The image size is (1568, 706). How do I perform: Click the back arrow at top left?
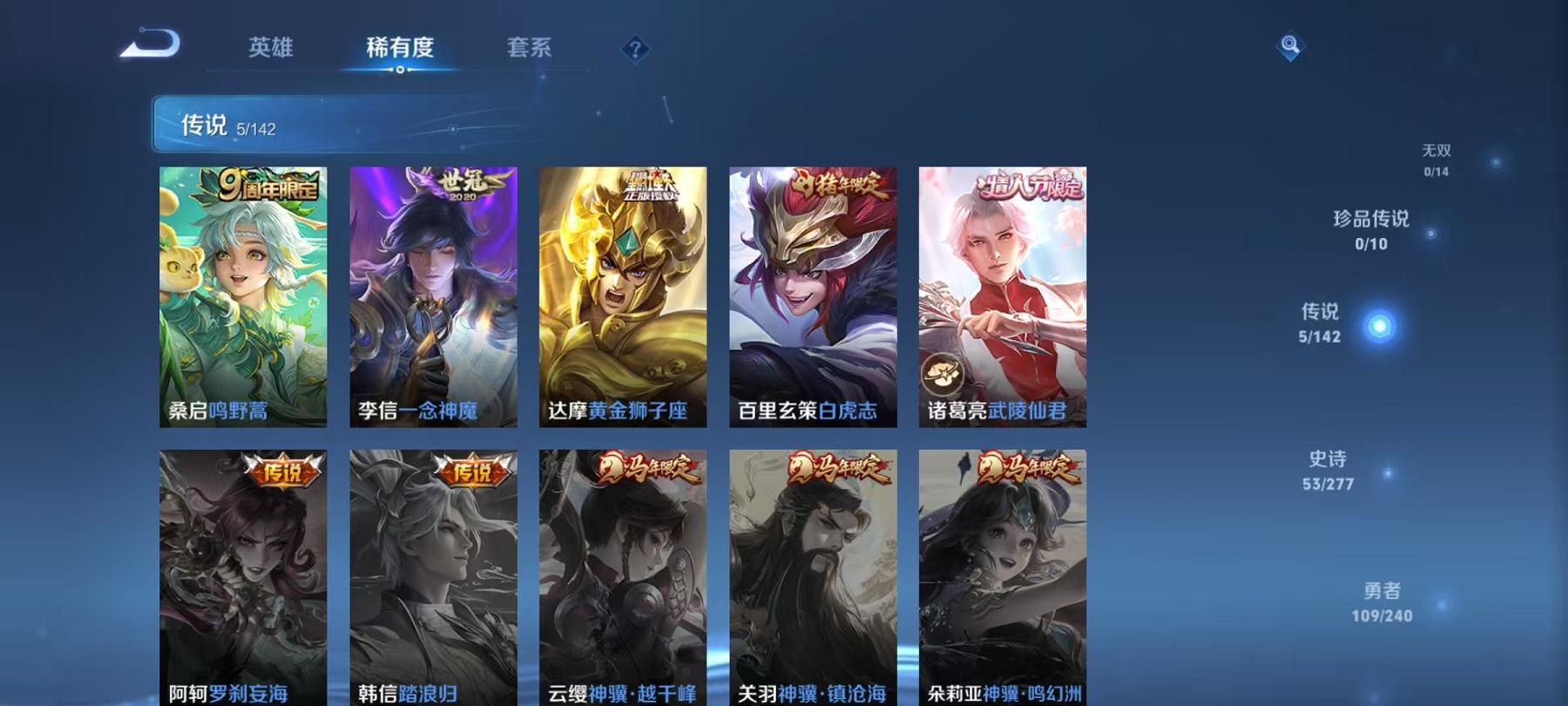[153, 45]
